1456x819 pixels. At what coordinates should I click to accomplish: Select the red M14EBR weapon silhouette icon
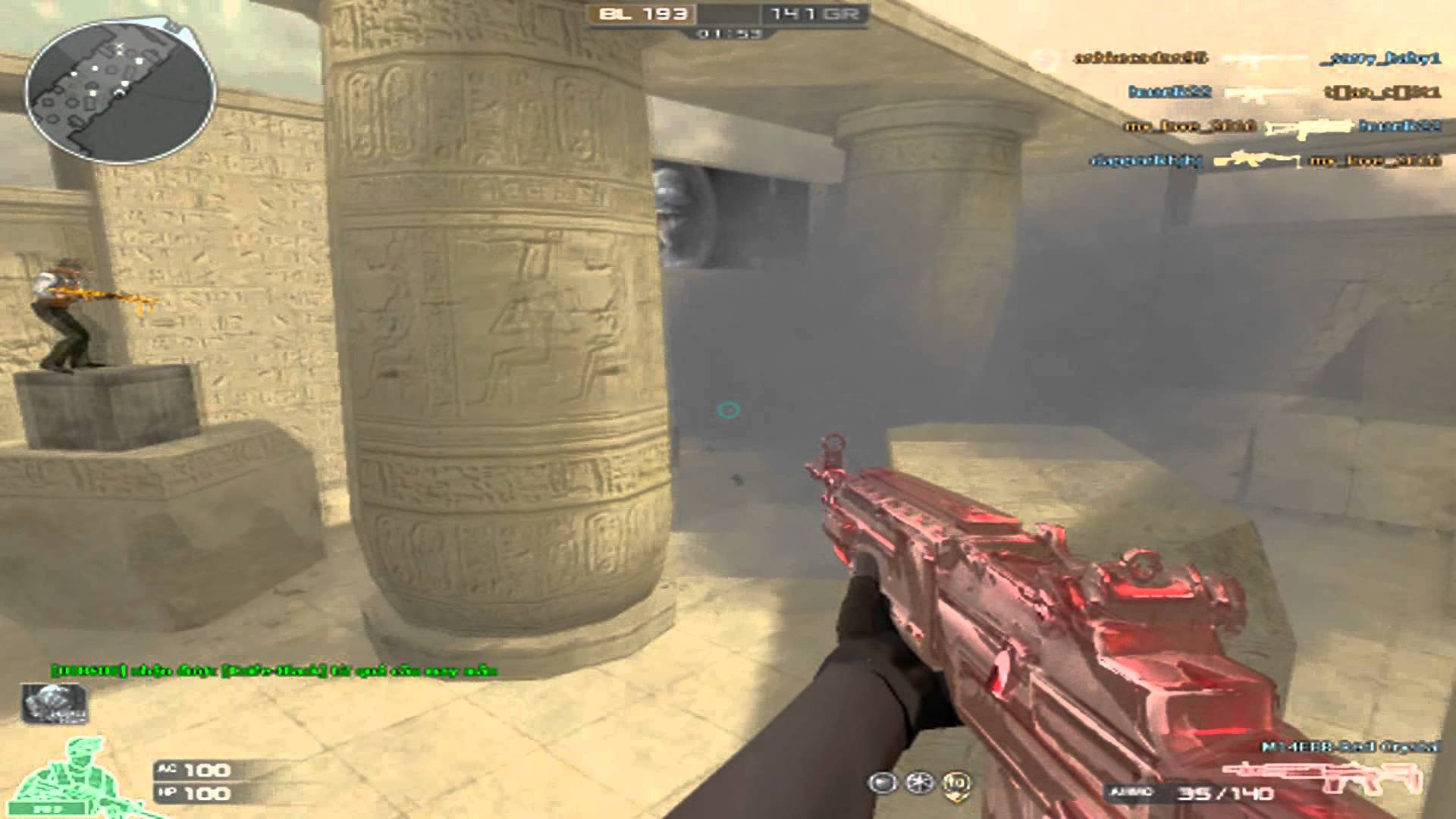tap(1322, 773)
